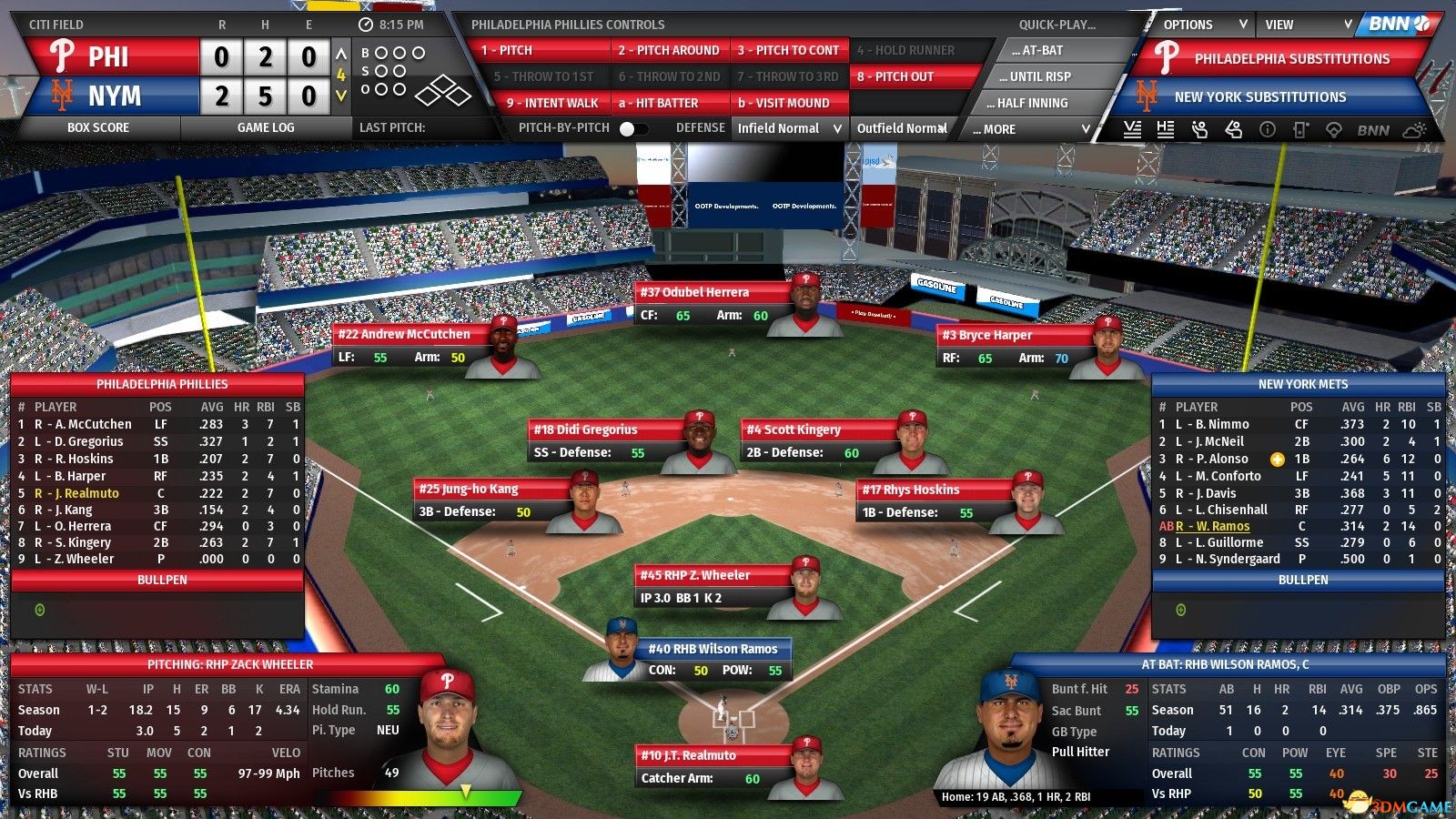Show the Box Score

pyautogui.click(x=98, y=128)
